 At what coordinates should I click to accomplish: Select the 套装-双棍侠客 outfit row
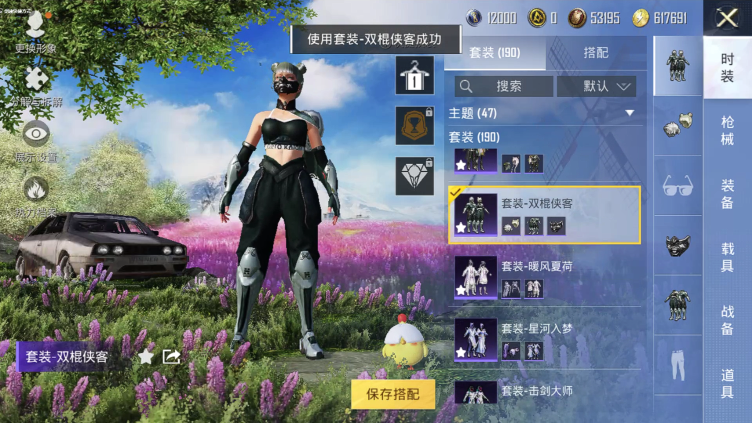[x=545, y=214]
